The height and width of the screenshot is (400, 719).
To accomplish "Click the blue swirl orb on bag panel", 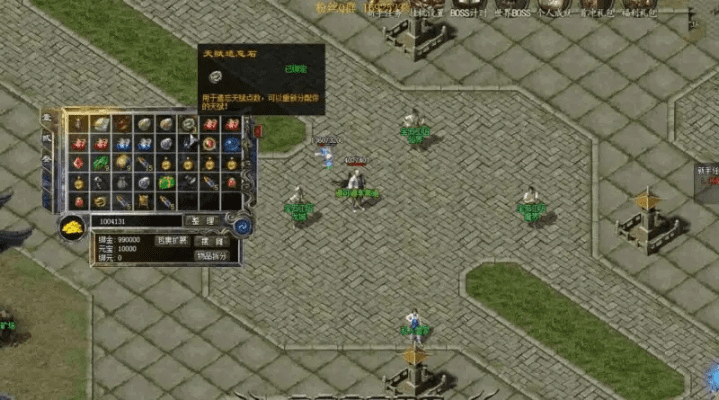I will coord(243,226).
